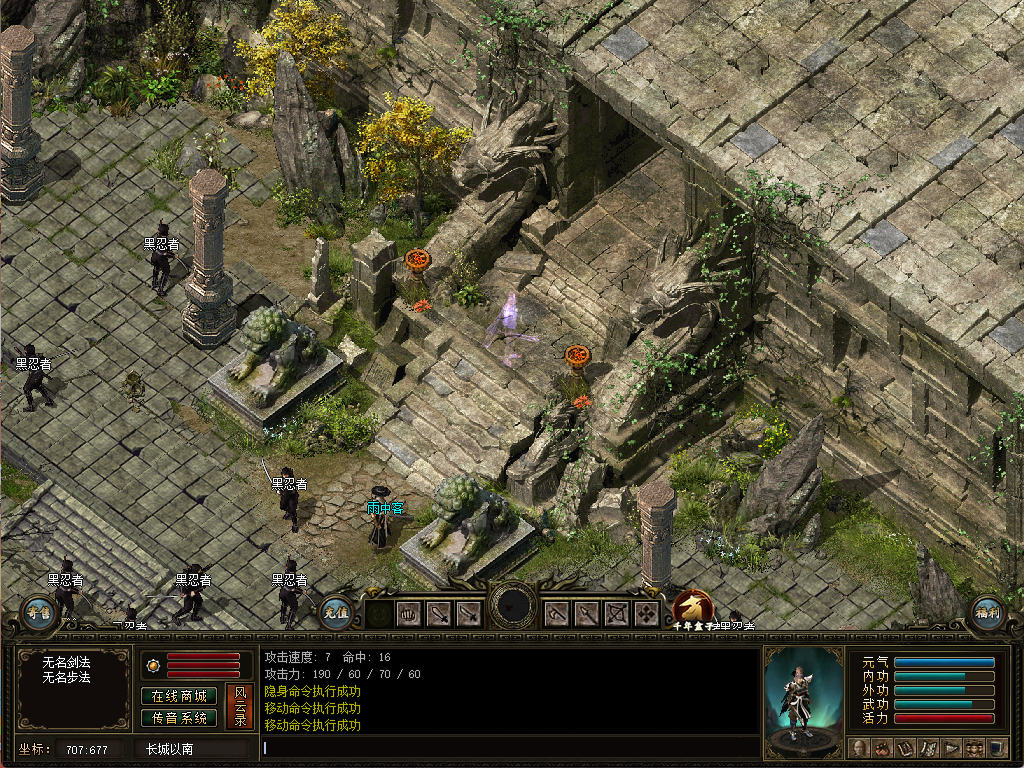Screen dimensions: 1024x768
Task: Select the bow and arrow skill slot
Action: (617, 614)
